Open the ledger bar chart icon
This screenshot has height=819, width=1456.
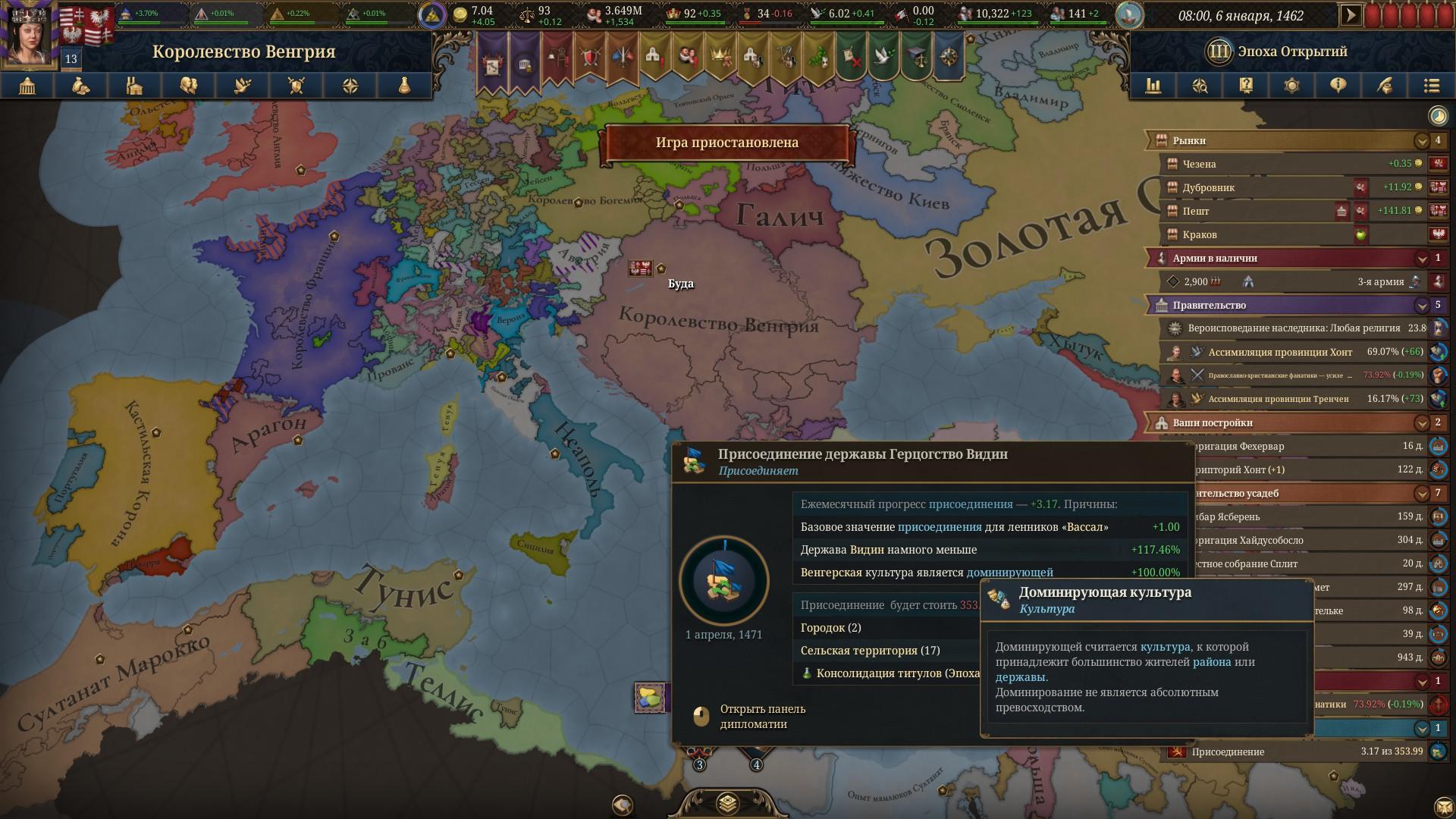(x=1153, y=86)
